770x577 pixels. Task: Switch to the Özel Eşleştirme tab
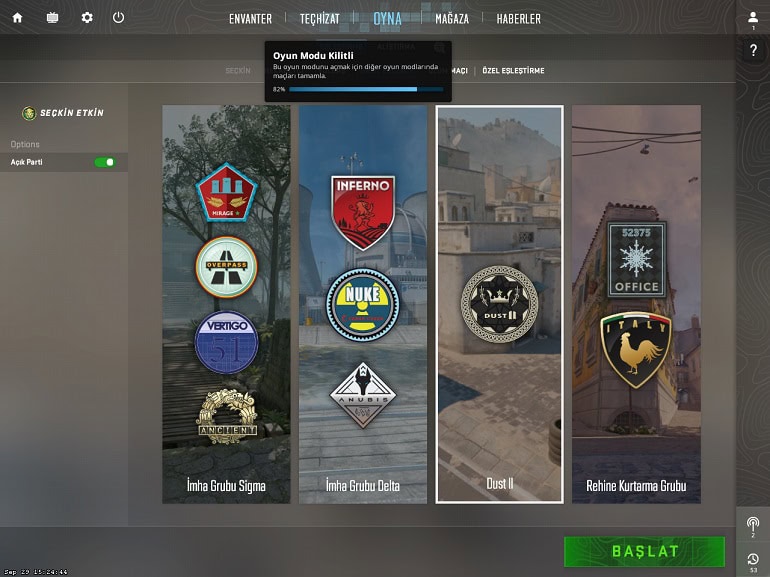tap(513, 71)
